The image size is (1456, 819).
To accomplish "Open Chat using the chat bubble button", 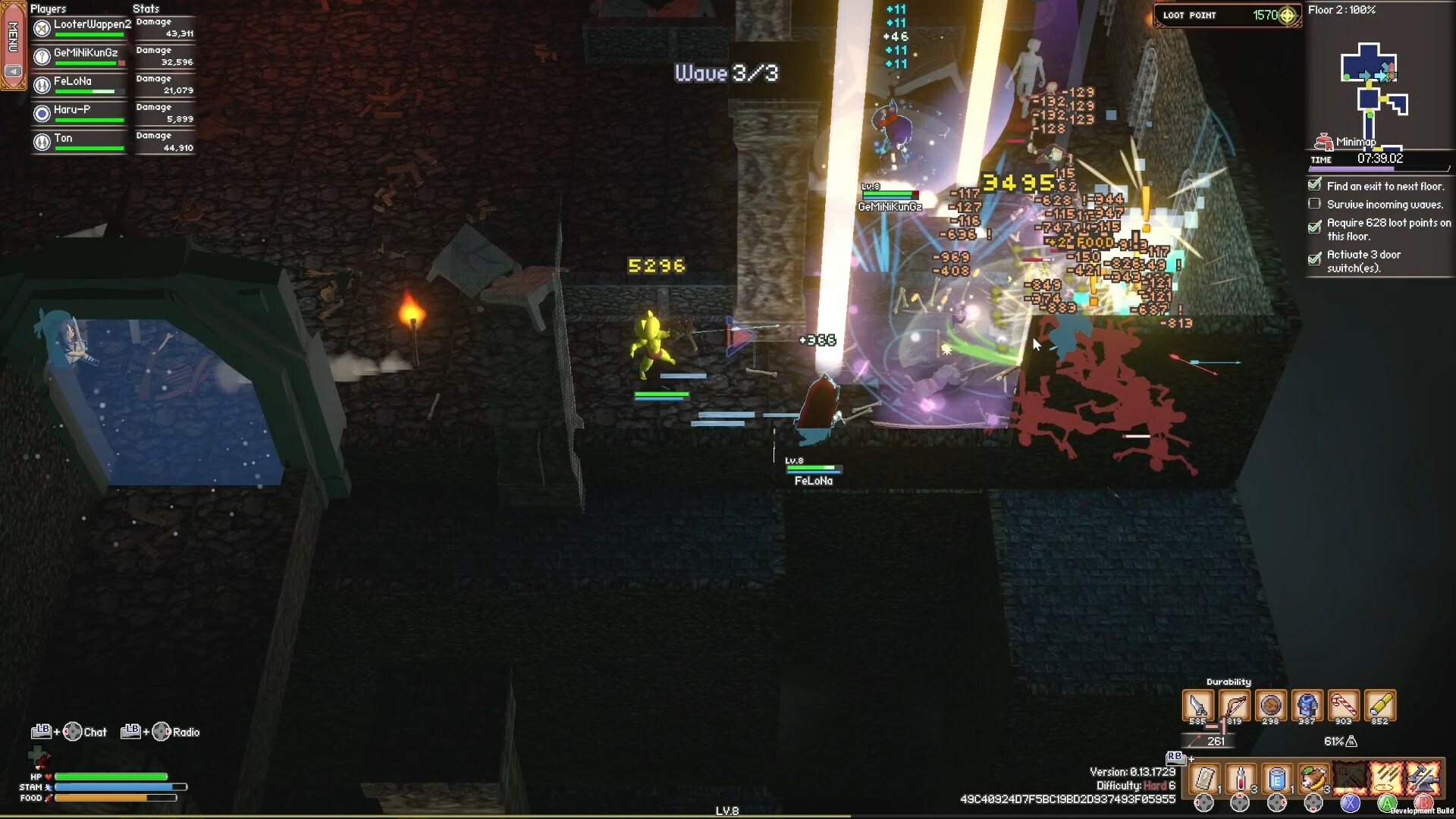I will 74,732.
